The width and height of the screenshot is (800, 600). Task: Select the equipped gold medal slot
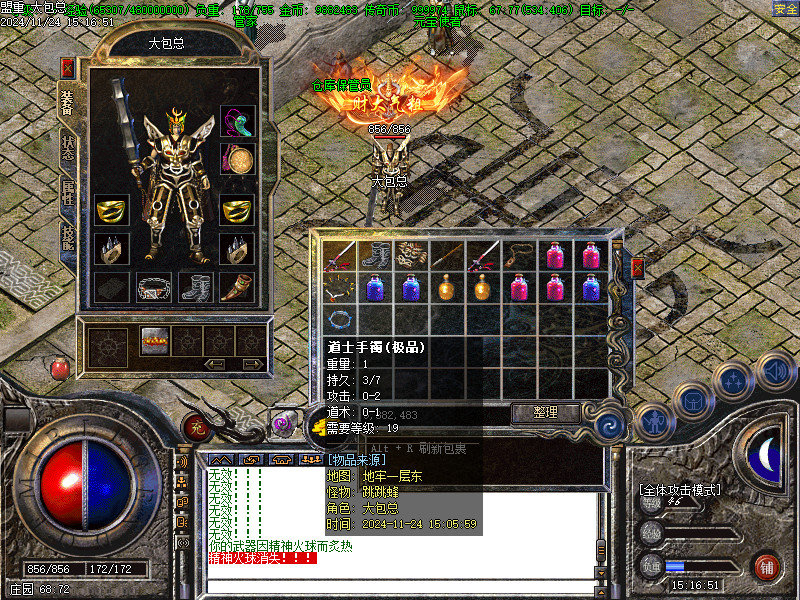pos(238,160)
